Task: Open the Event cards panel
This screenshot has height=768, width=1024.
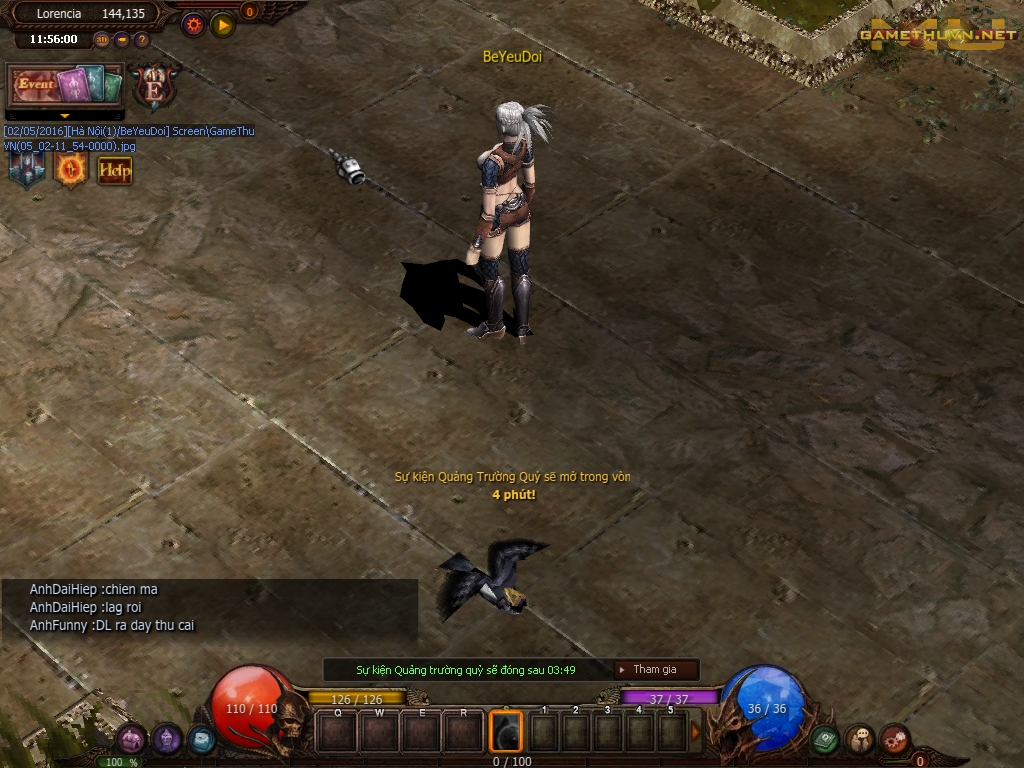Action: (x=65, y=85)
